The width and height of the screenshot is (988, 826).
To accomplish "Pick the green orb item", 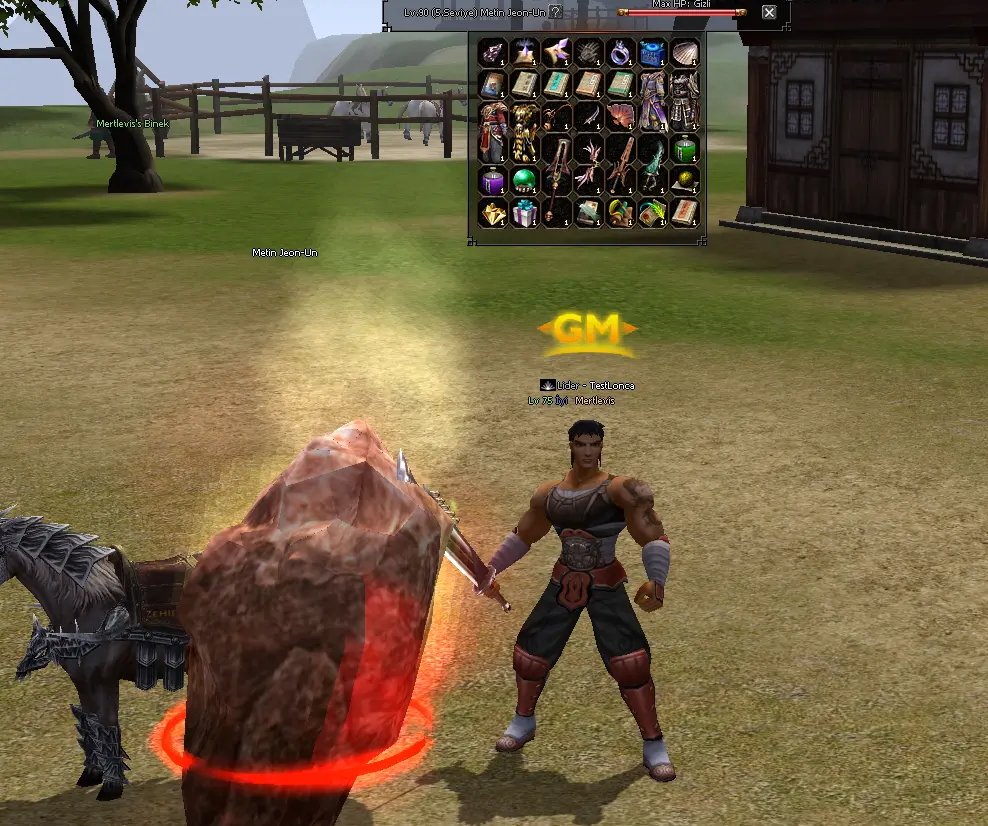I will click(x=524, y=181).
